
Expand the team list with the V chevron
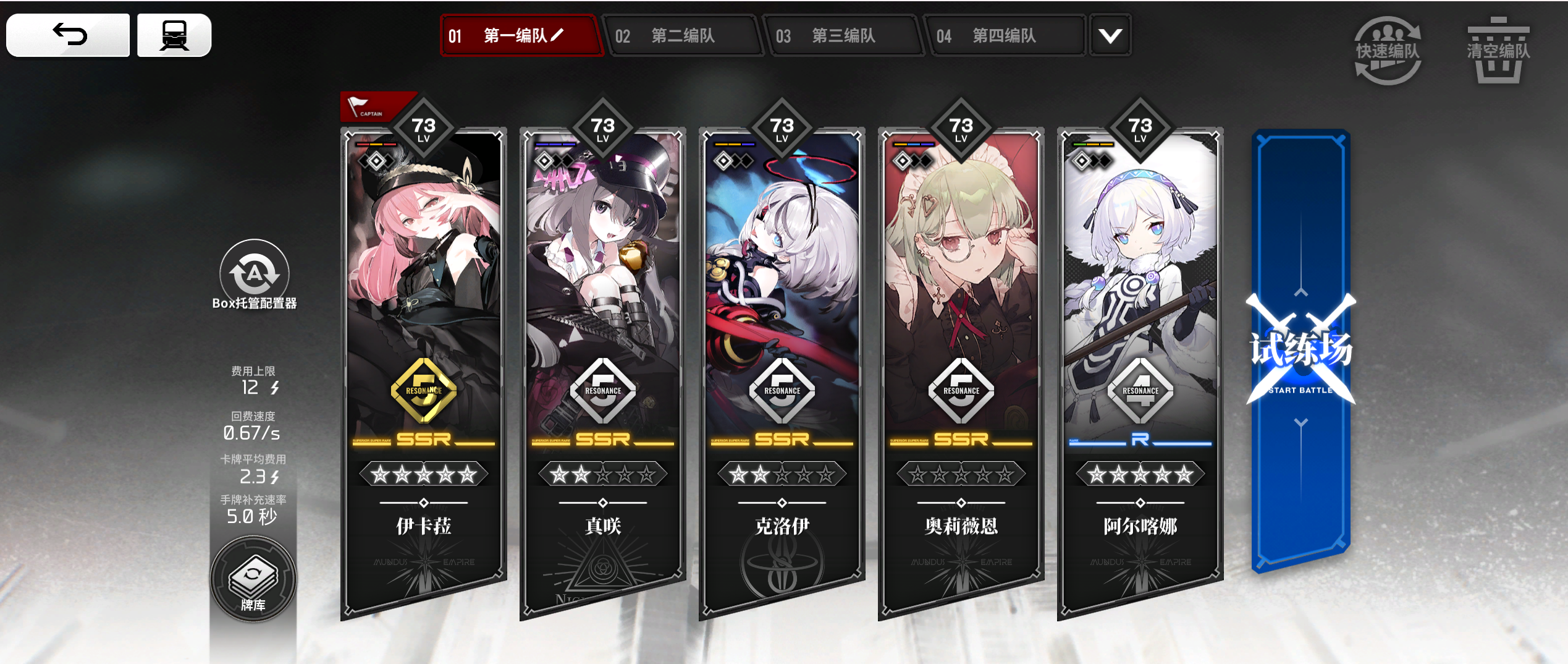coord(1110,36)
